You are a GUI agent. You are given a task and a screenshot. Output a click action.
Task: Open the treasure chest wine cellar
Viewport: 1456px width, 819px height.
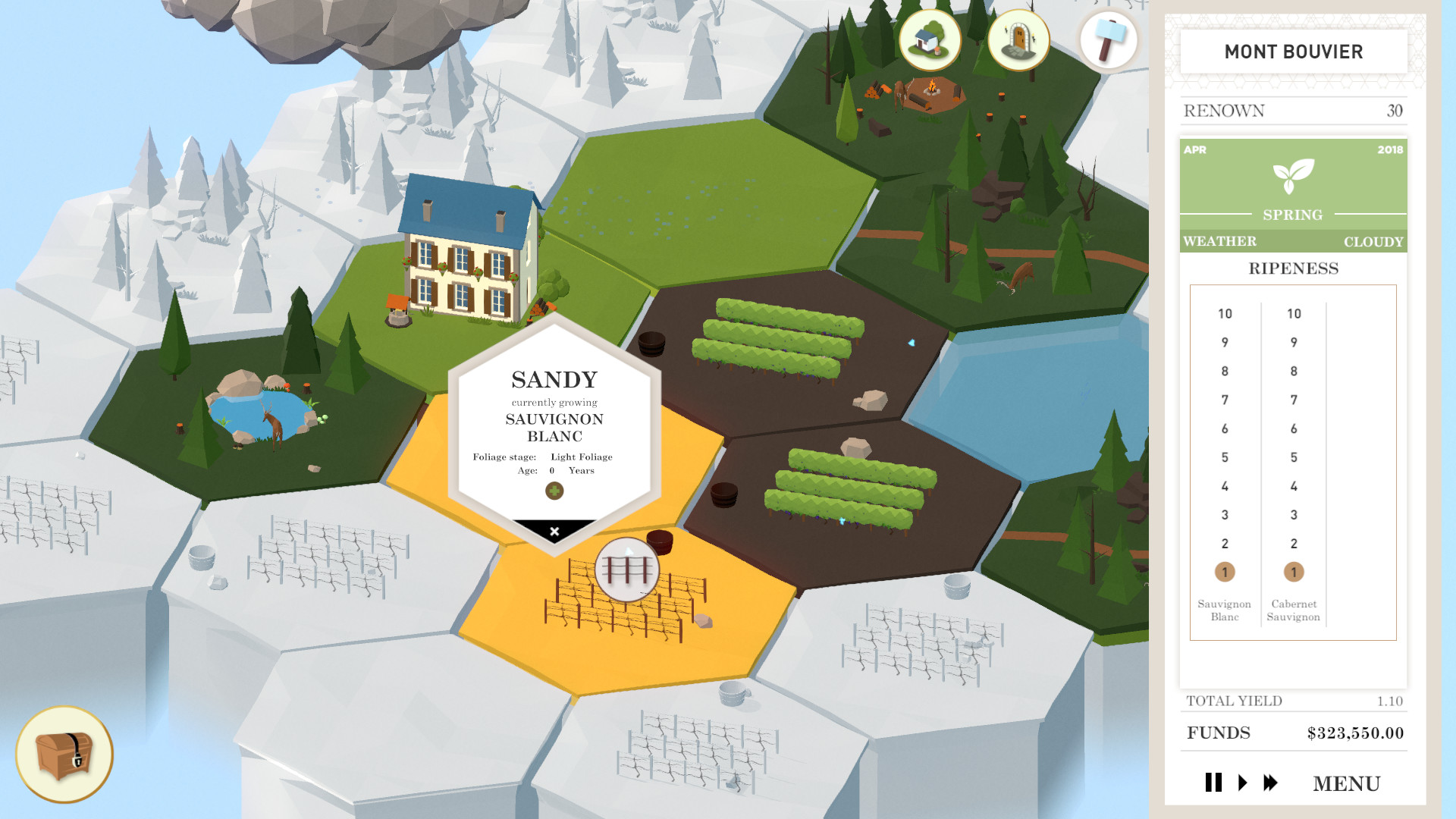coord(64,754)
